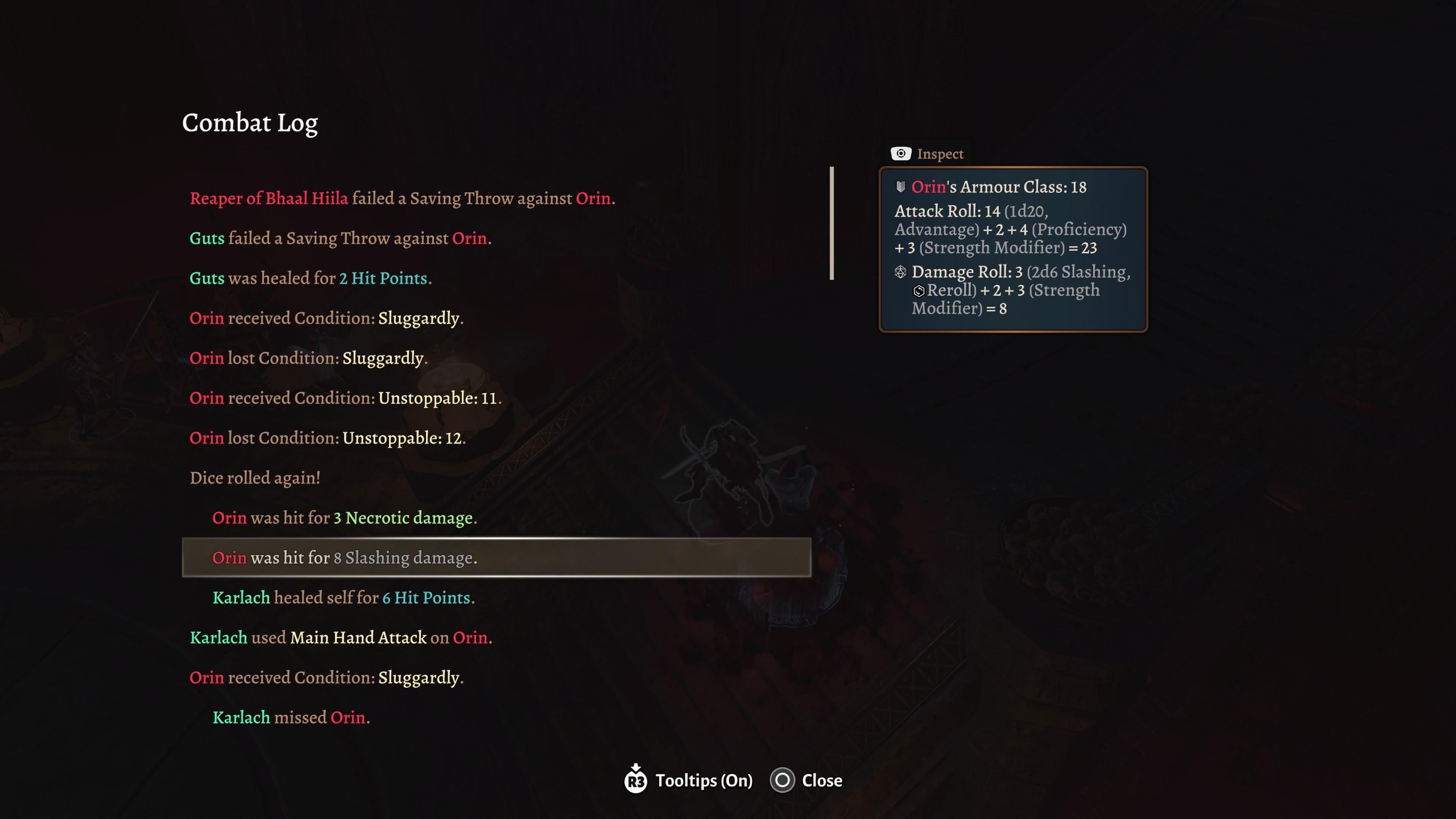Click the 'Reaper of Bhaal Hiila' name
Image resolution: width=1456 pixels, height=819 pixels.
[269, 198]
